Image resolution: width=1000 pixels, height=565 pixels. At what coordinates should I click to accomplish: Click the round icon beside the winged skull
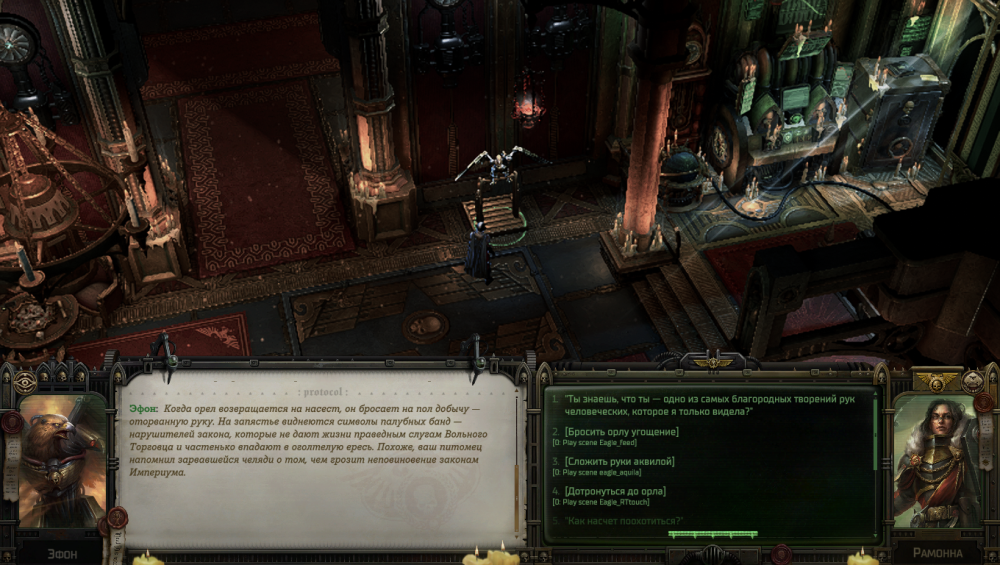[973, 381]
